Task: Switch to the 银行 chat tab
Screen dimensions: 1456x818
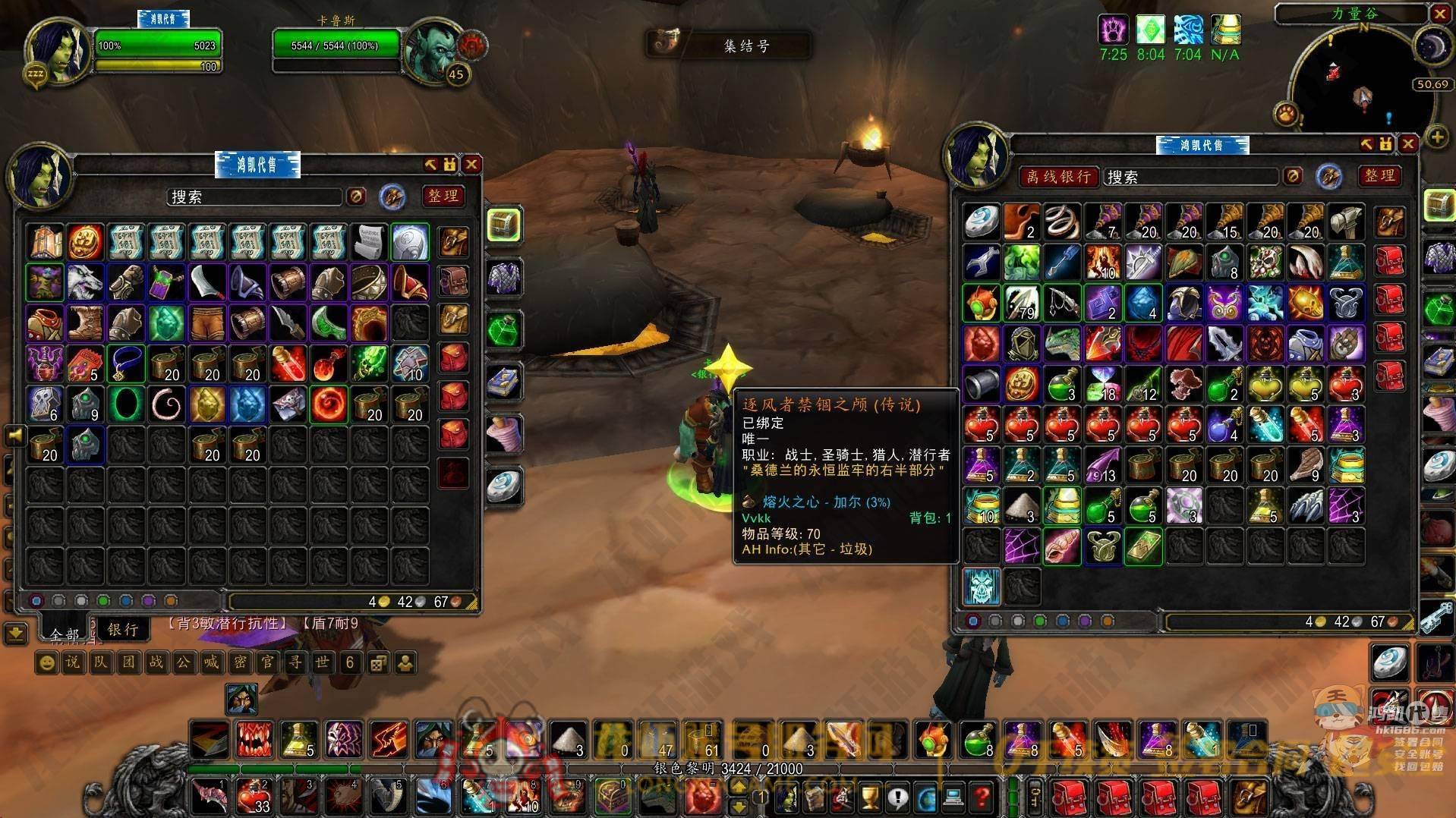Action: (x=122, y=629)
